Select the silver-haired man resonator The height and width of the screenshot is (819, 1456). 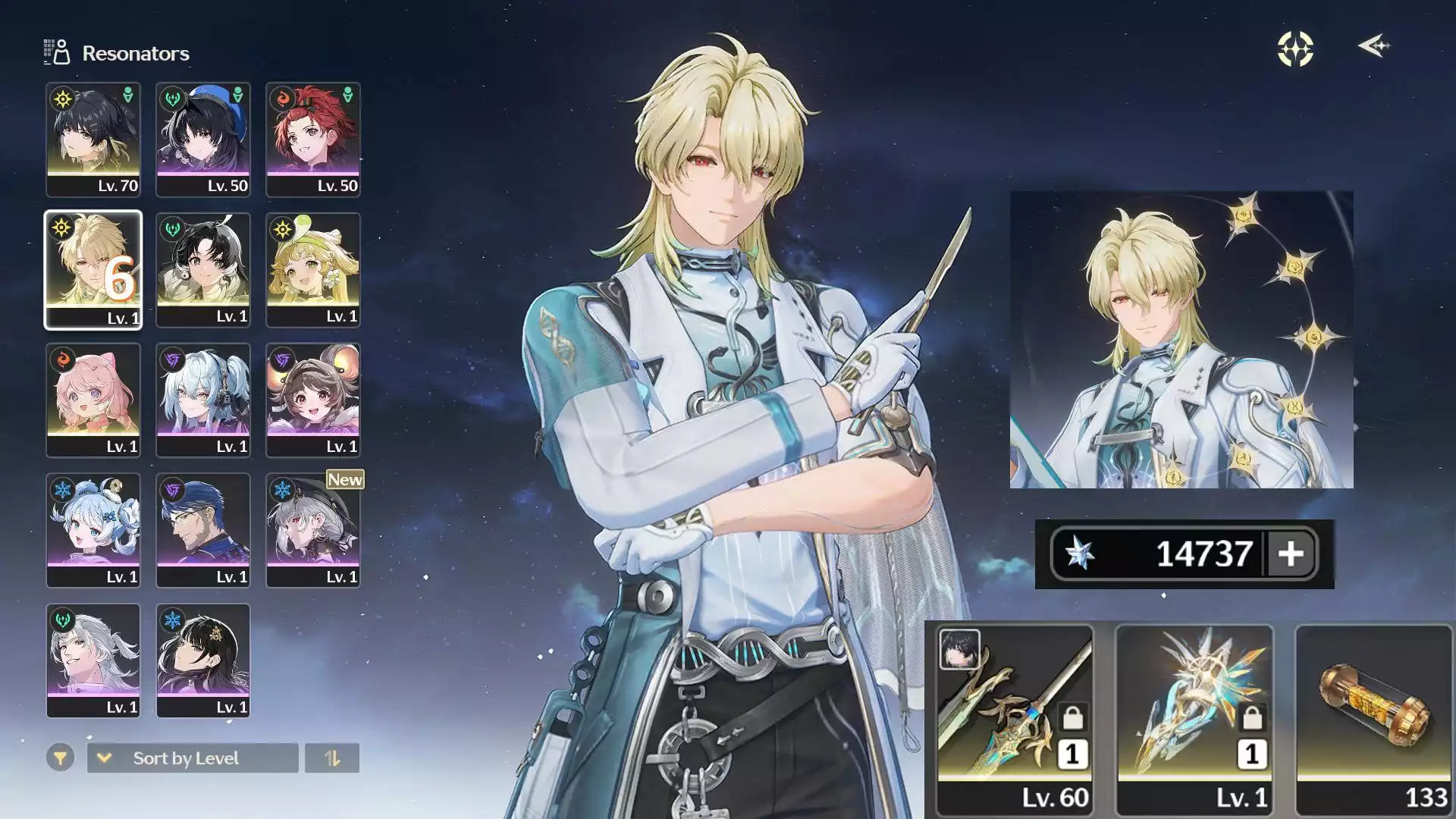(93, 661)
